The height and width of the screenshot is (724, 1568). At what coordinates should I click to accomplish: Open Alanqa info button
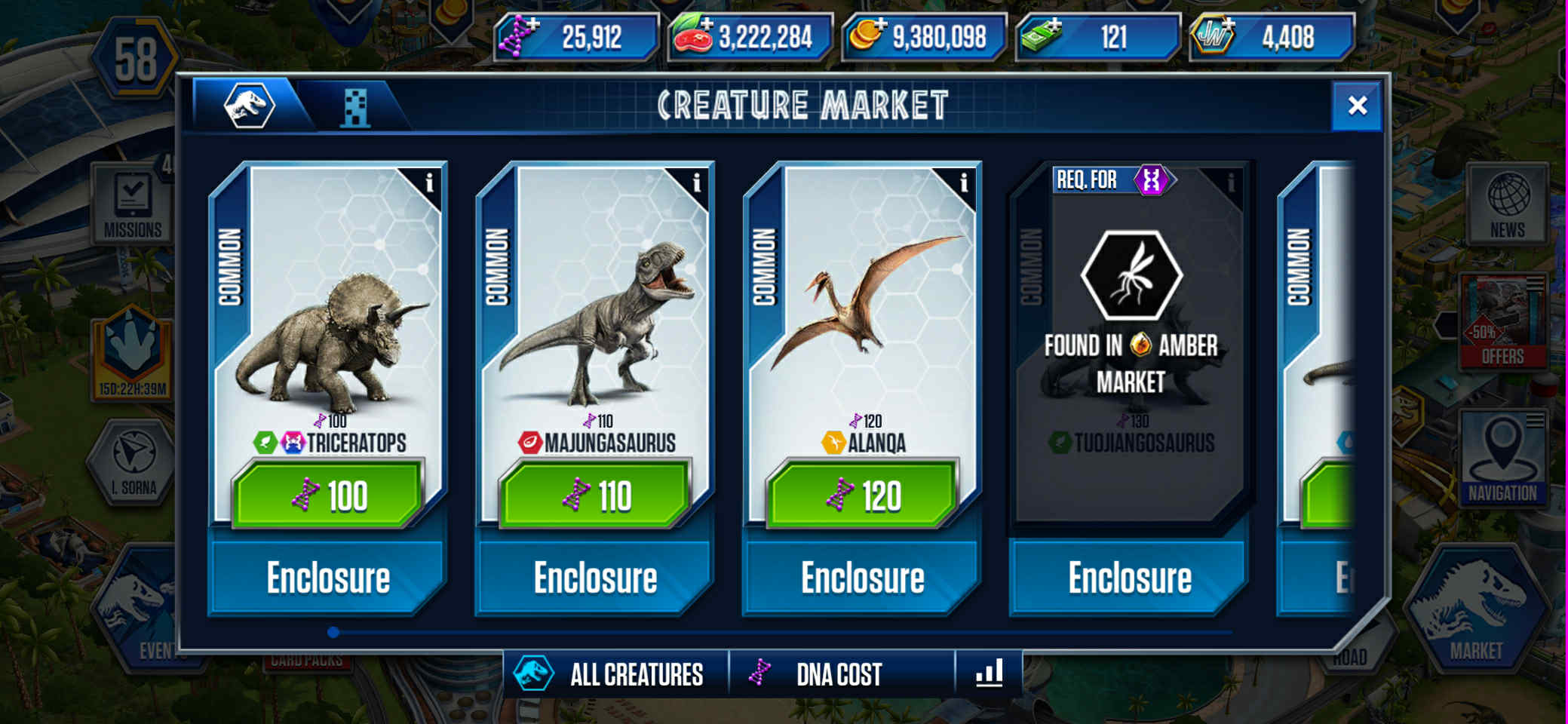click(963, 183)
